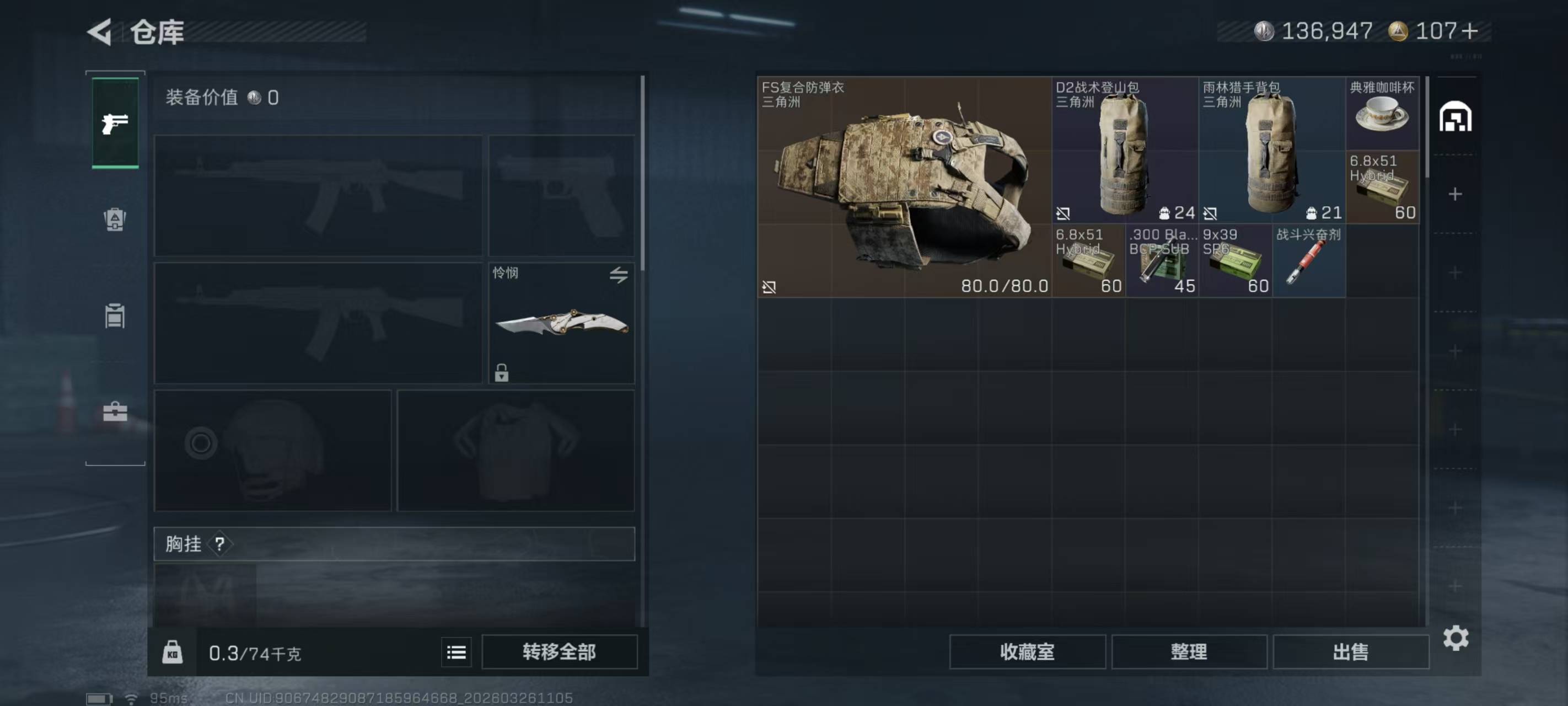Sort the stash with 整理
Viewport: 1568px width, 706px height.
[1189, 652]
